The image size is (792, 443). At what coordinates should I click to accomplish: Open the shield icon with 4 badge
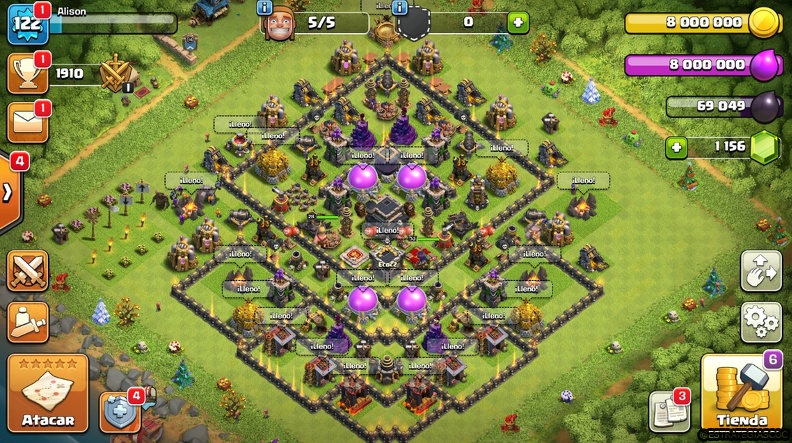(119, 411)
